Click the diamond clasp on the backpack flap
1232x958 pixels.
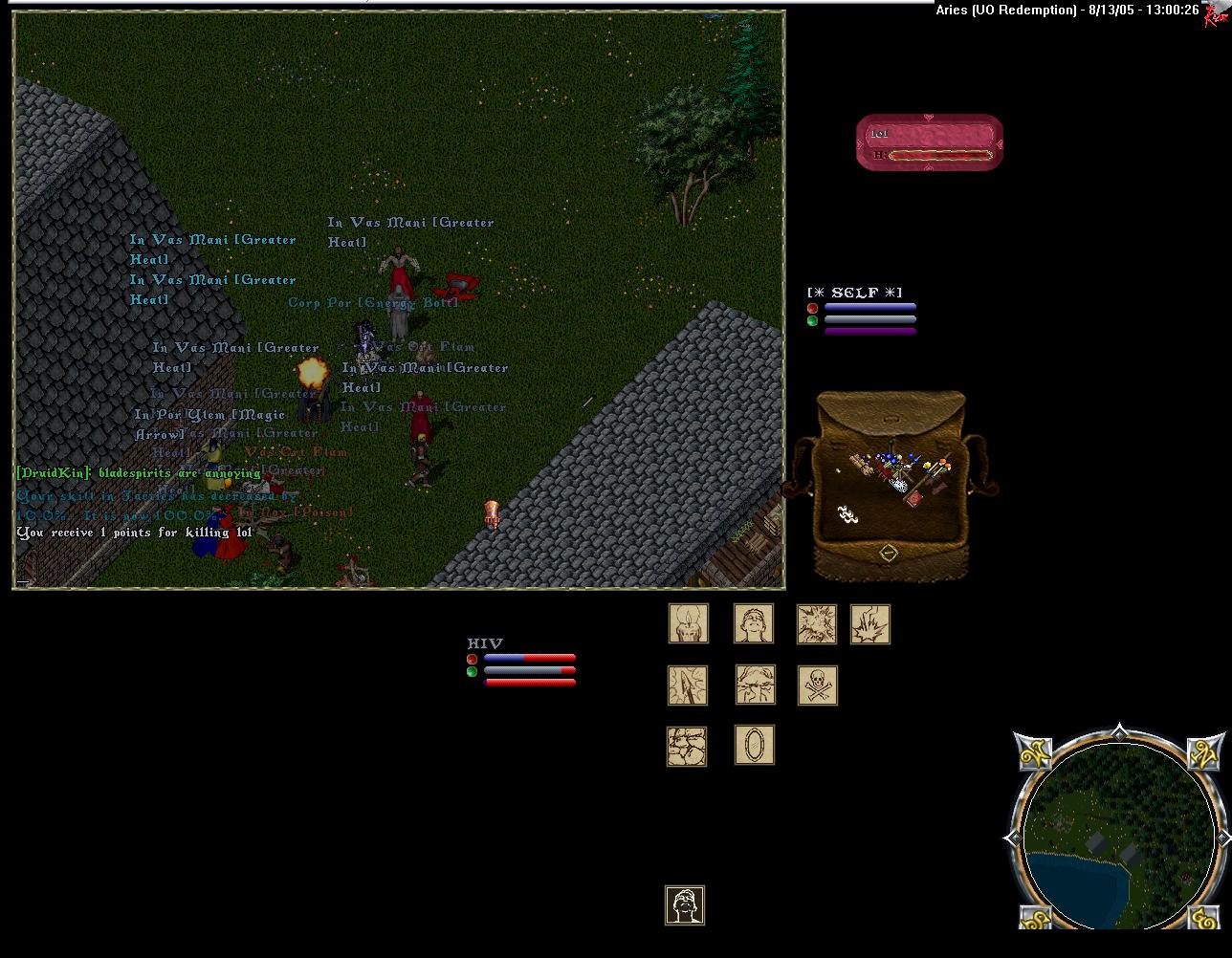point(889,551)
